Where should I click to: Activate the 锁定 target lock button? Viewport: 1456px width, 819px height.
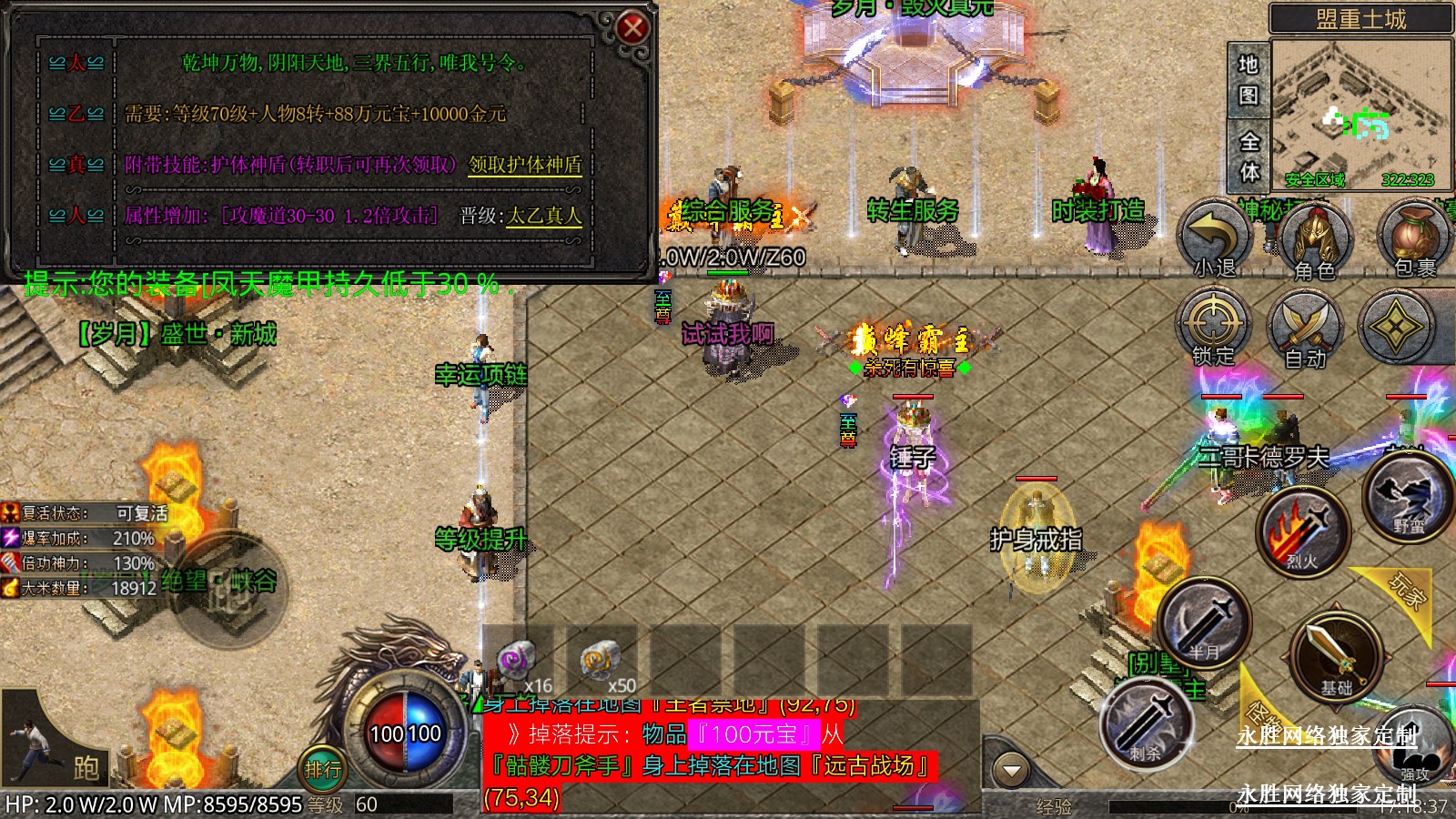tap(1213, 326)
